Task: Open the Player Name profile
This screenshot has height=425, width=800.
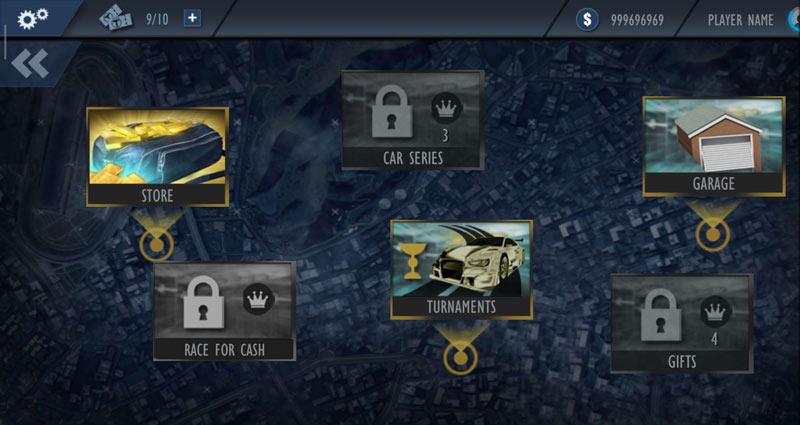Action: pyautogui.click(x=740, y=19)
